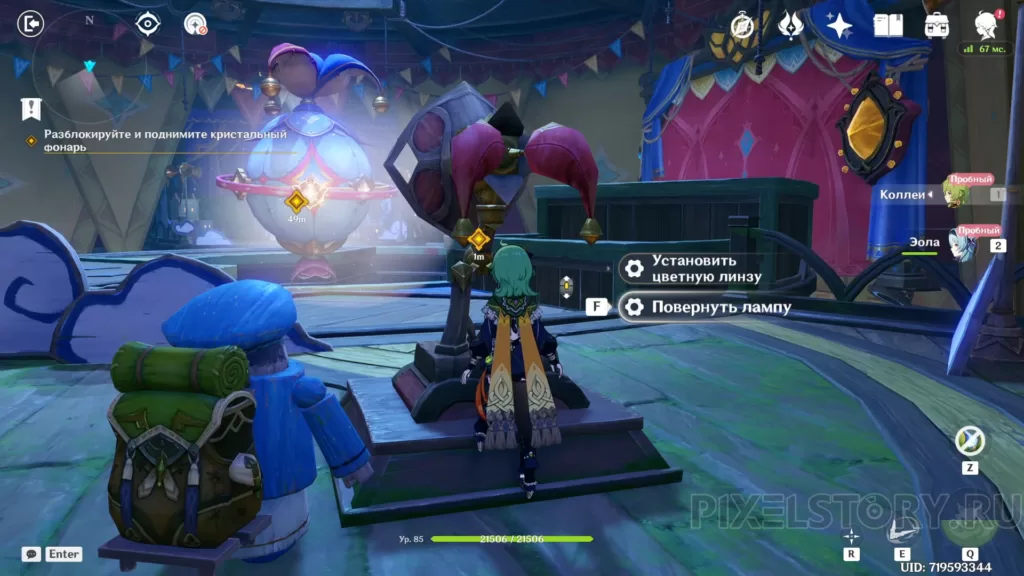Open the adventurer handbook book icon
Image resolution: width=1024 pixels, height=576 pixels.
[888, 25]
